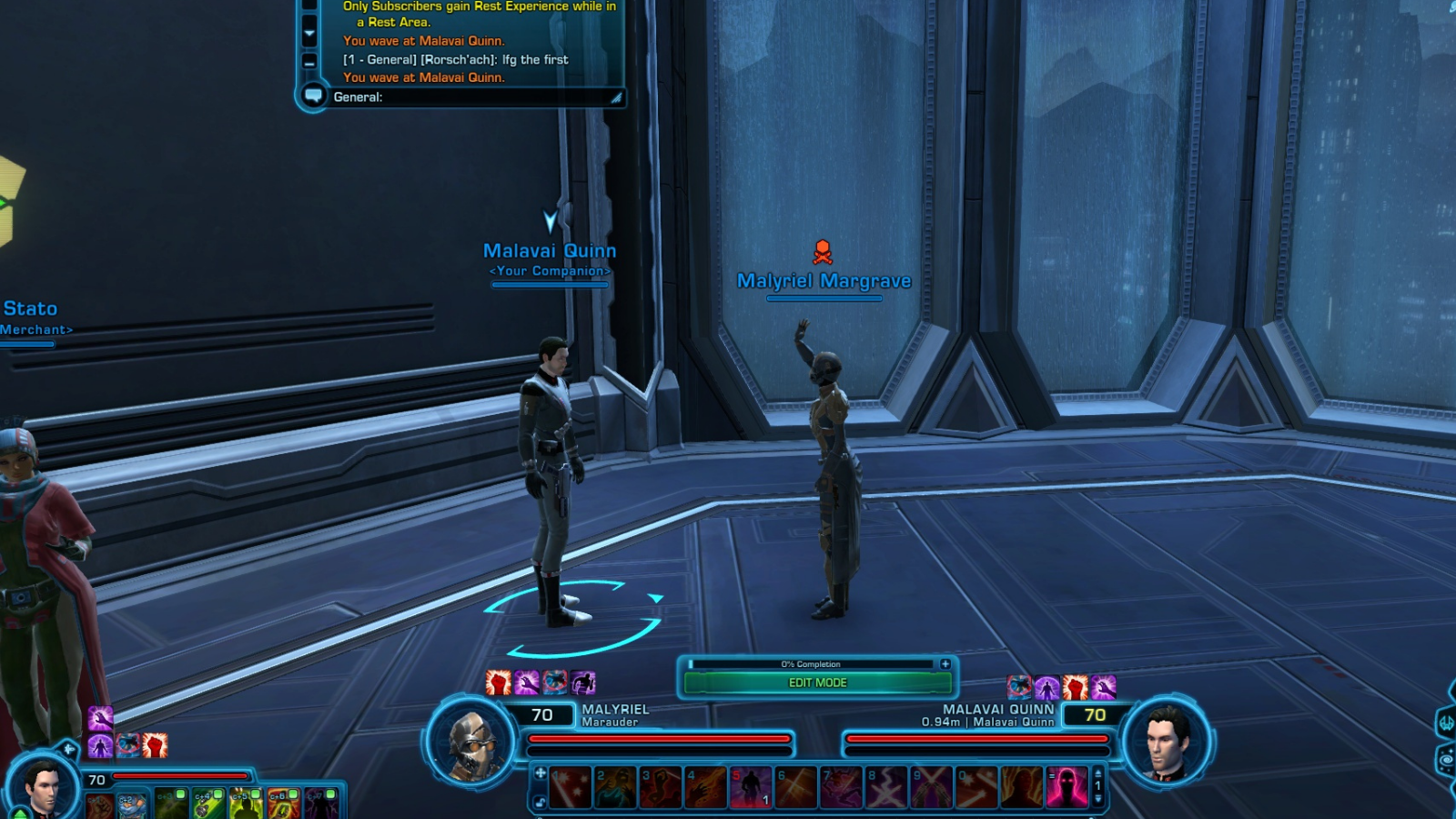The height and width of the screenshot is (819, 1456).
Task: Click the plus next to the Completion bar
Action: (x=946, y=663)
